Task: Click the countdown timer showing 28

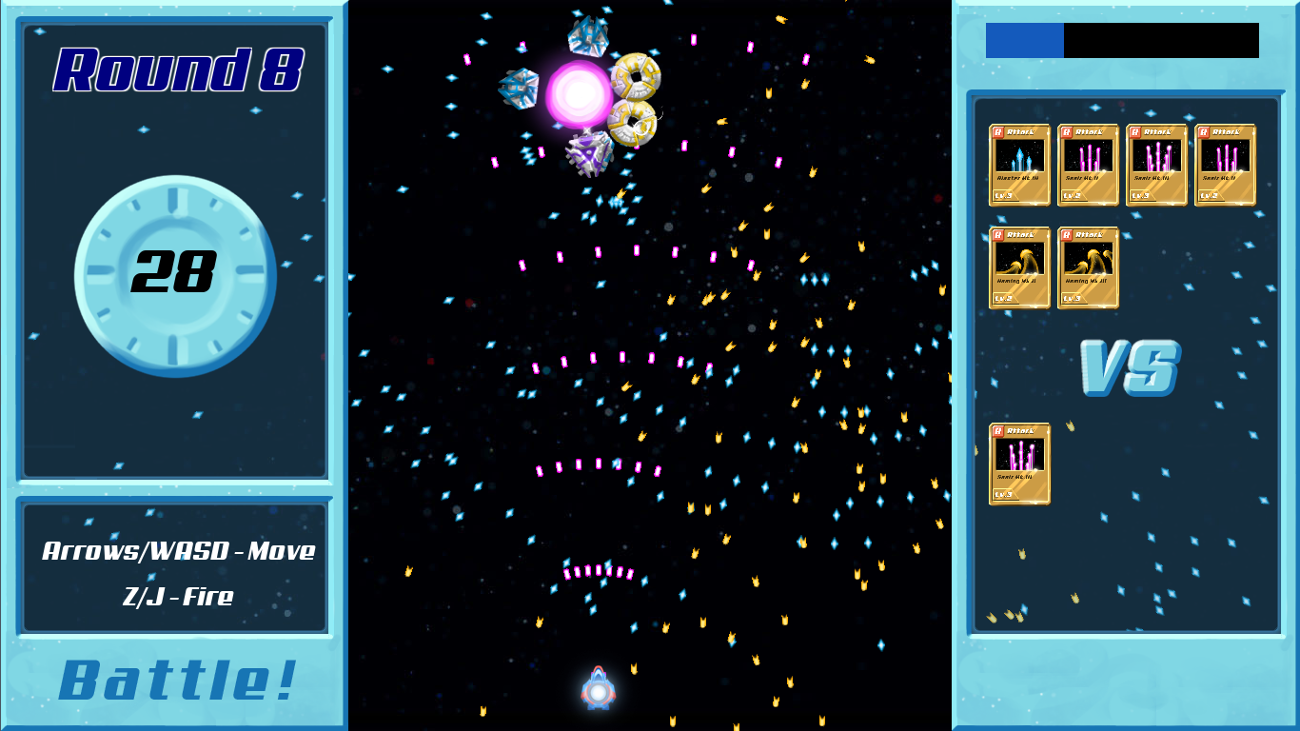Action: (x=175, y=272)
